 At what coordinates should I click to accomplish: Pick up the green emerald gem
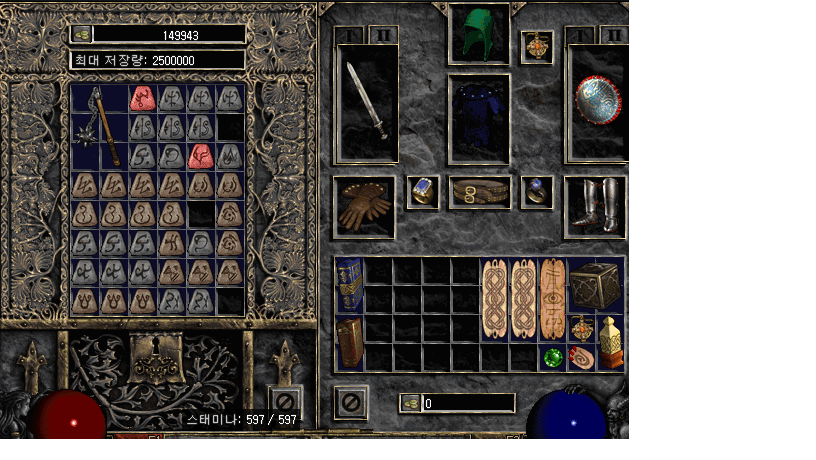click(553, 357)
